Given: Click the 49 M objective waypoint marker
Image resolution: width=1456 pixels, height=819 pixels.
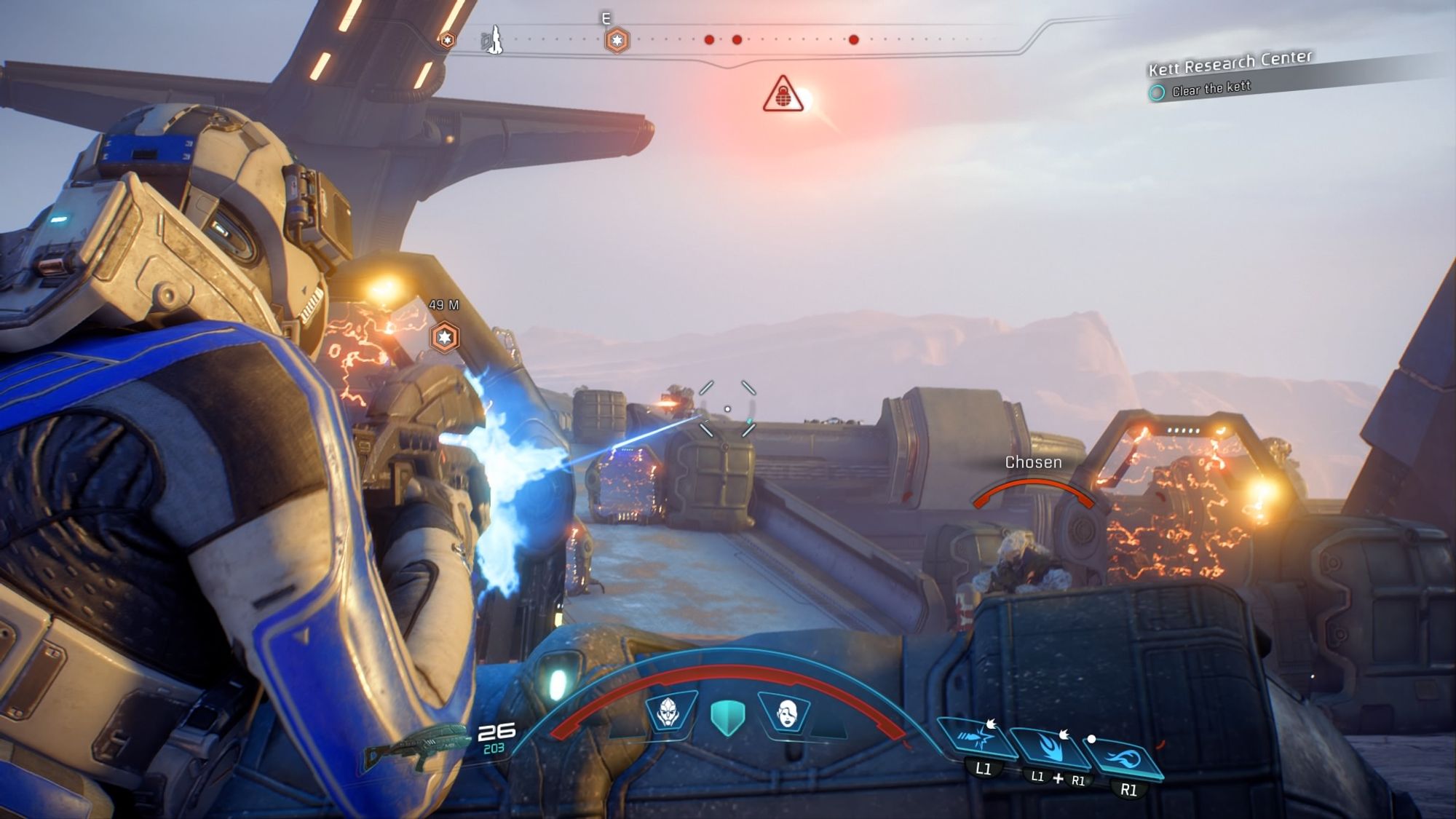Looking at the screenshot, I should click(x=444, y=337).
